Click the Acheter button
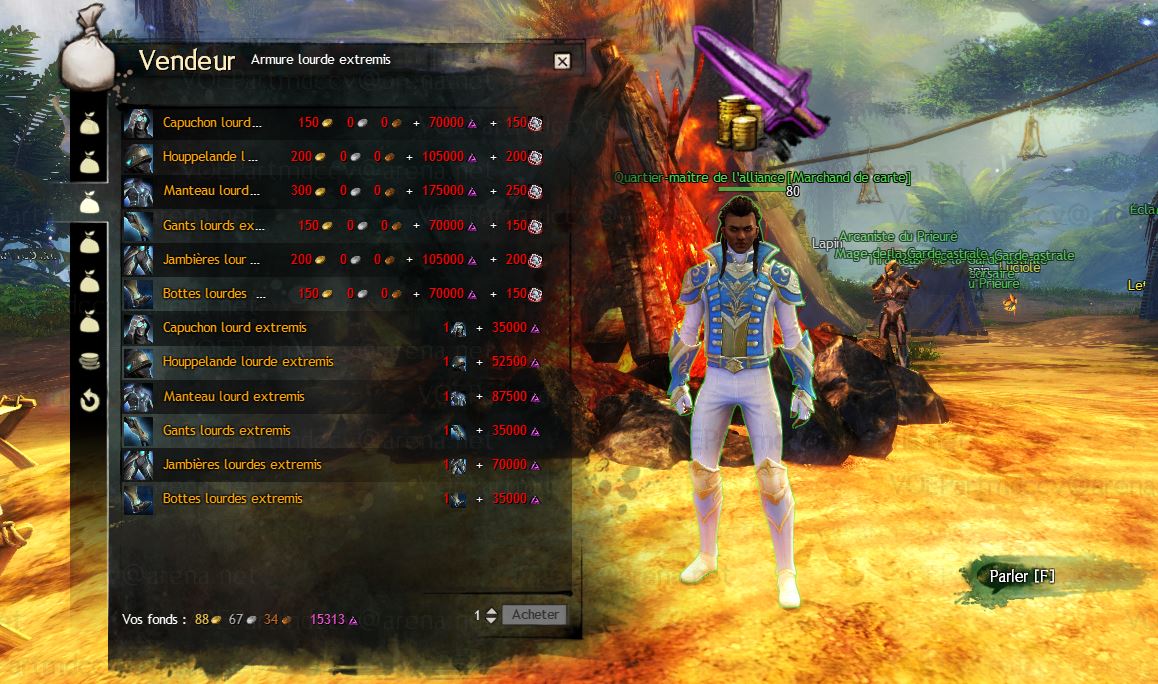The image size is (1158, 684). [535, 615]
